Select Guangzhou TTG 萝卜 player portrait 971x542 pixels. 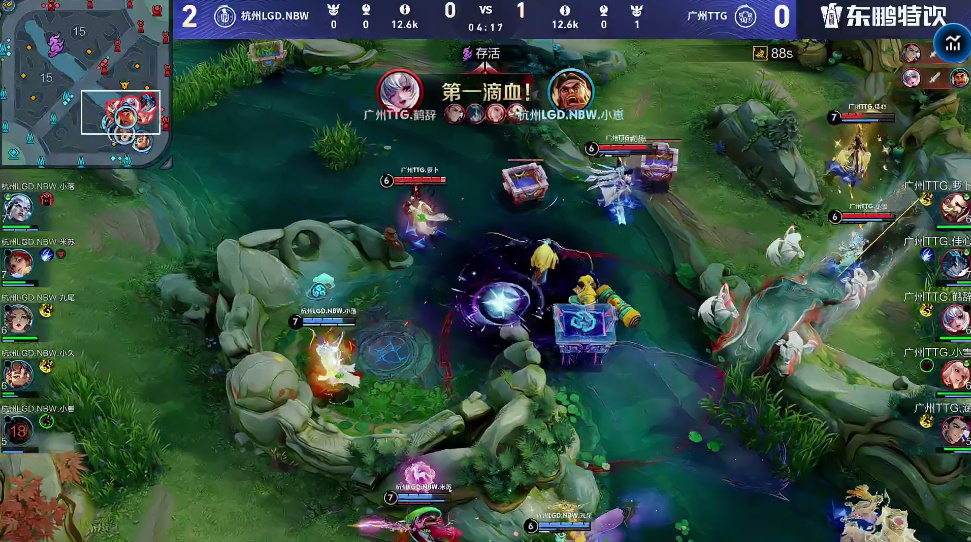[x=954, y=208]
